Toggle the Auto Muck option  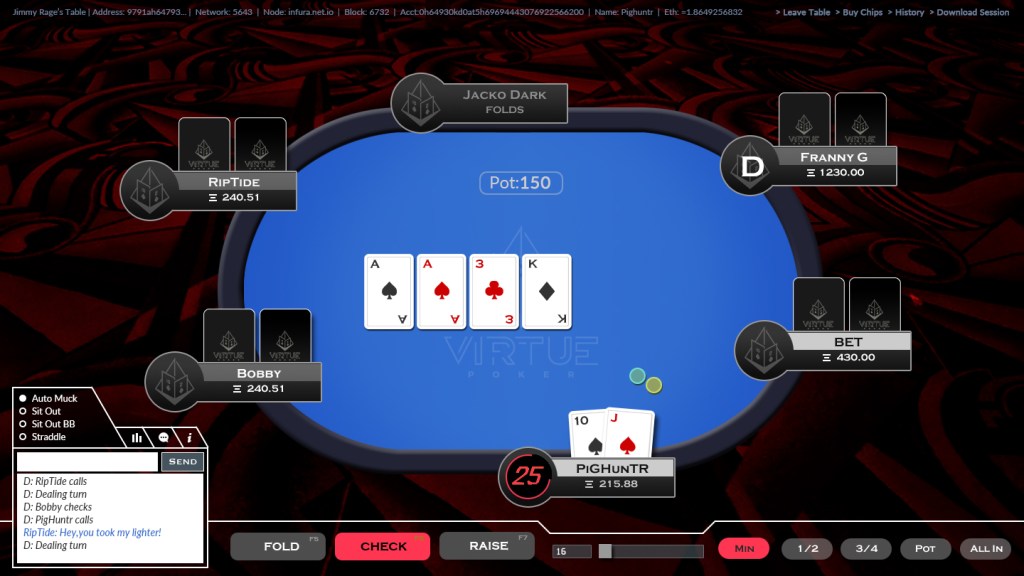tap(24, 398)
